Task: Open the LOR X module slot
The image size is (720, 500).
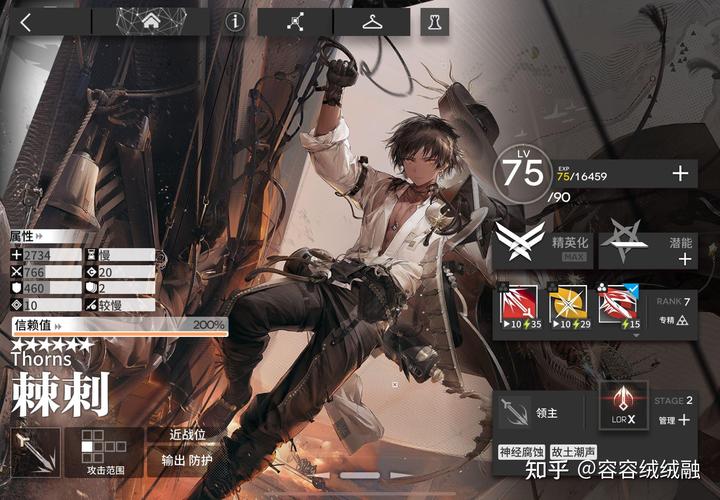Action: pyautogui.click(x=623, y=408)
